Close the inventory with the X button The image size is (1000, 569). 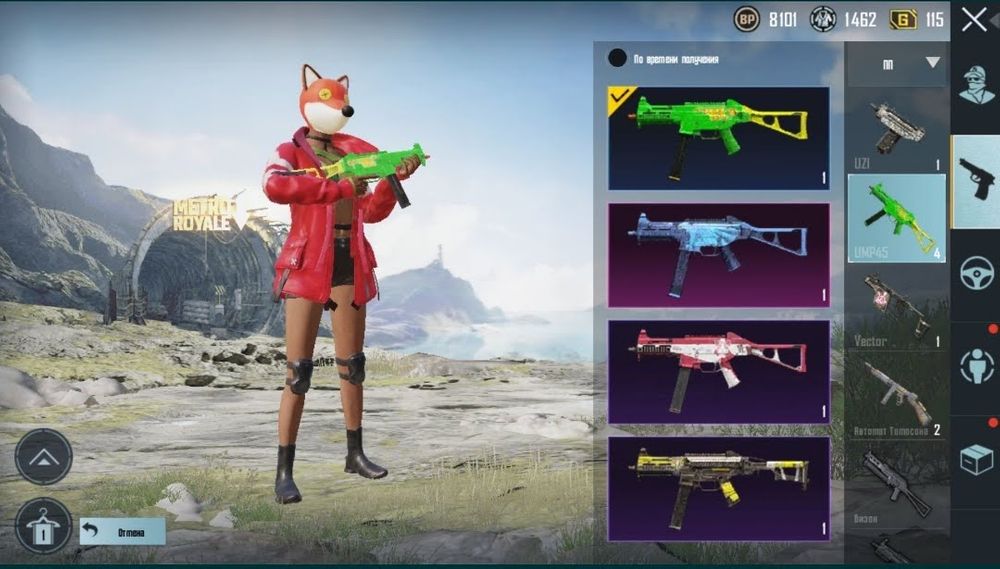(x=974, y=20)
